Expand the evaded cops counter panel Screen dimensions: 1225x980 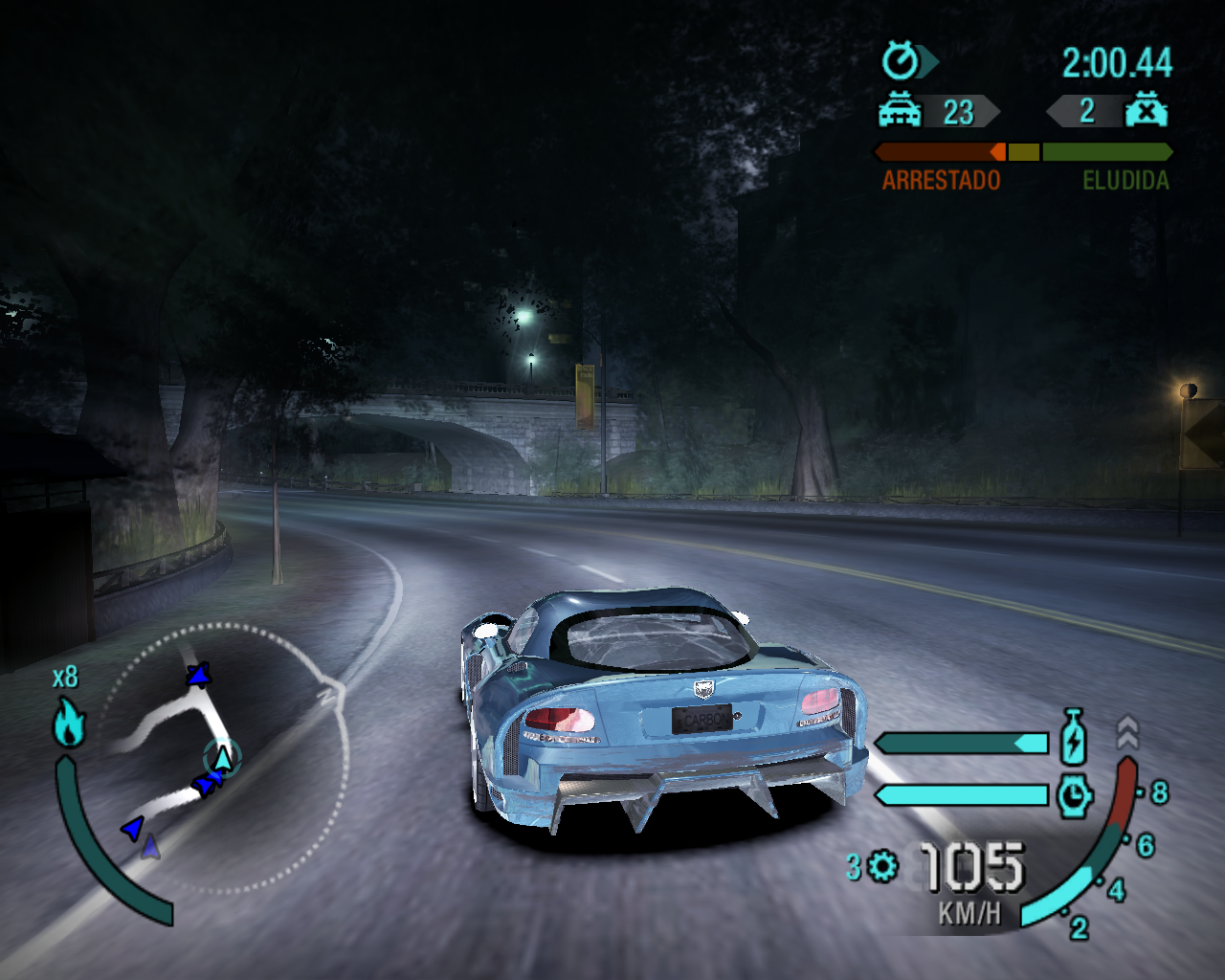[x=1091, y=112]
